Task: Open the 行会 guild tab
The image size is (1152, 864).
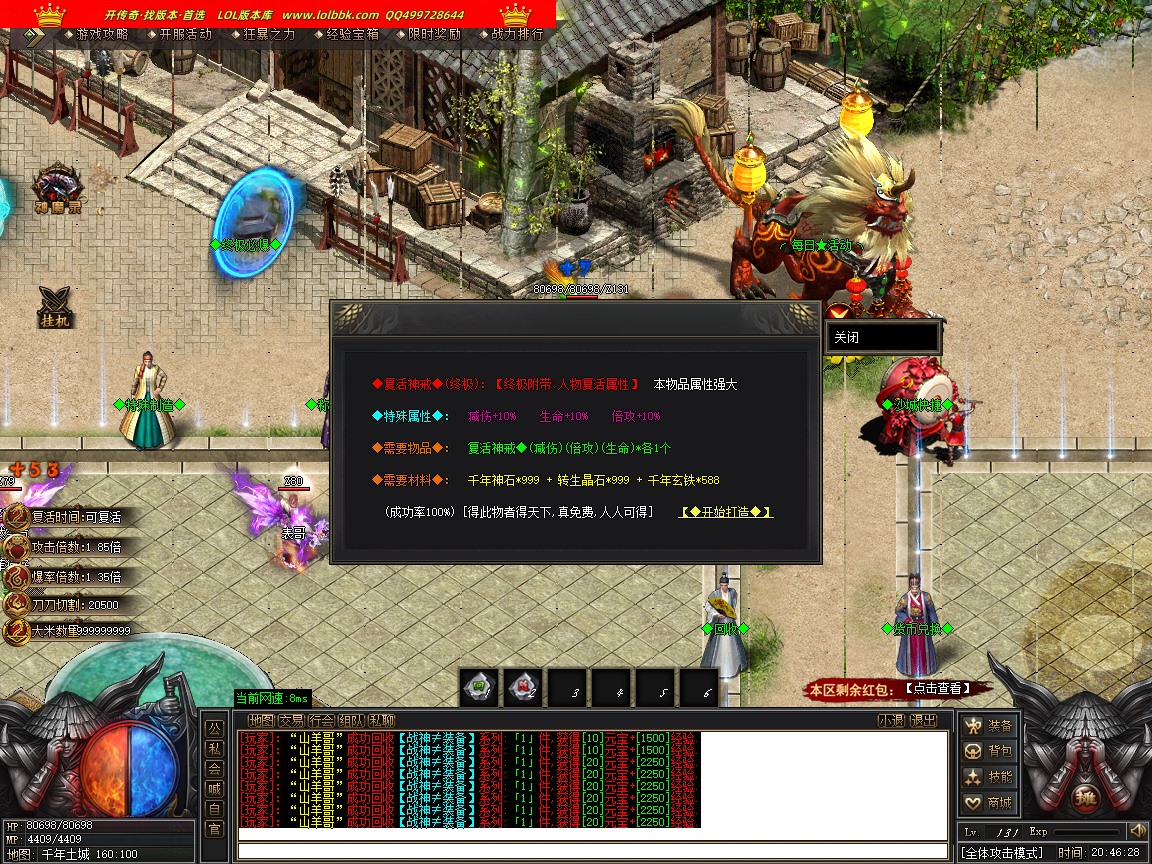Action: pos(321,720)
